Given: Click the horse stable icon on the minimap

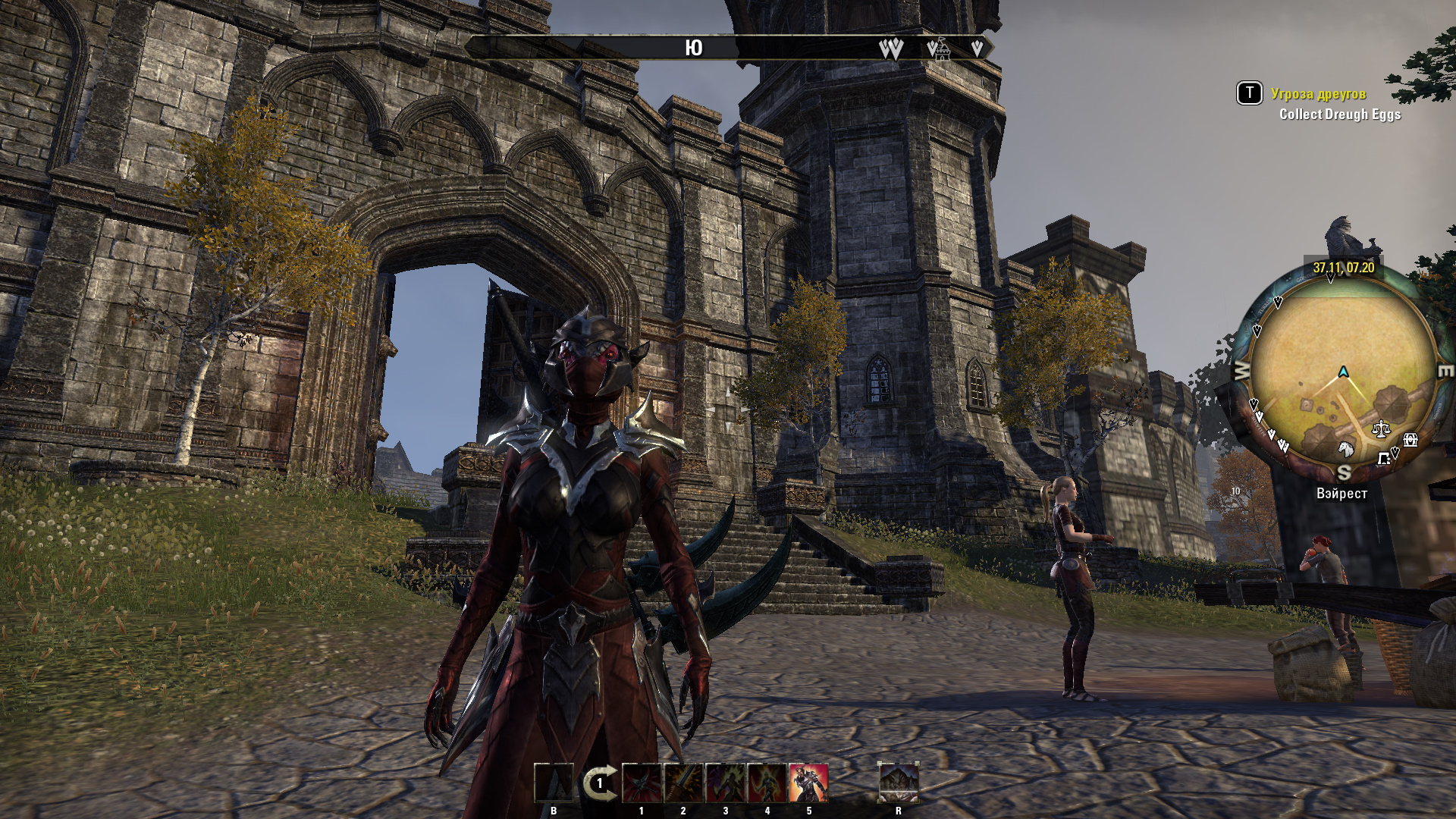Looking at the screenshot, I should (x=1346, y=449).
